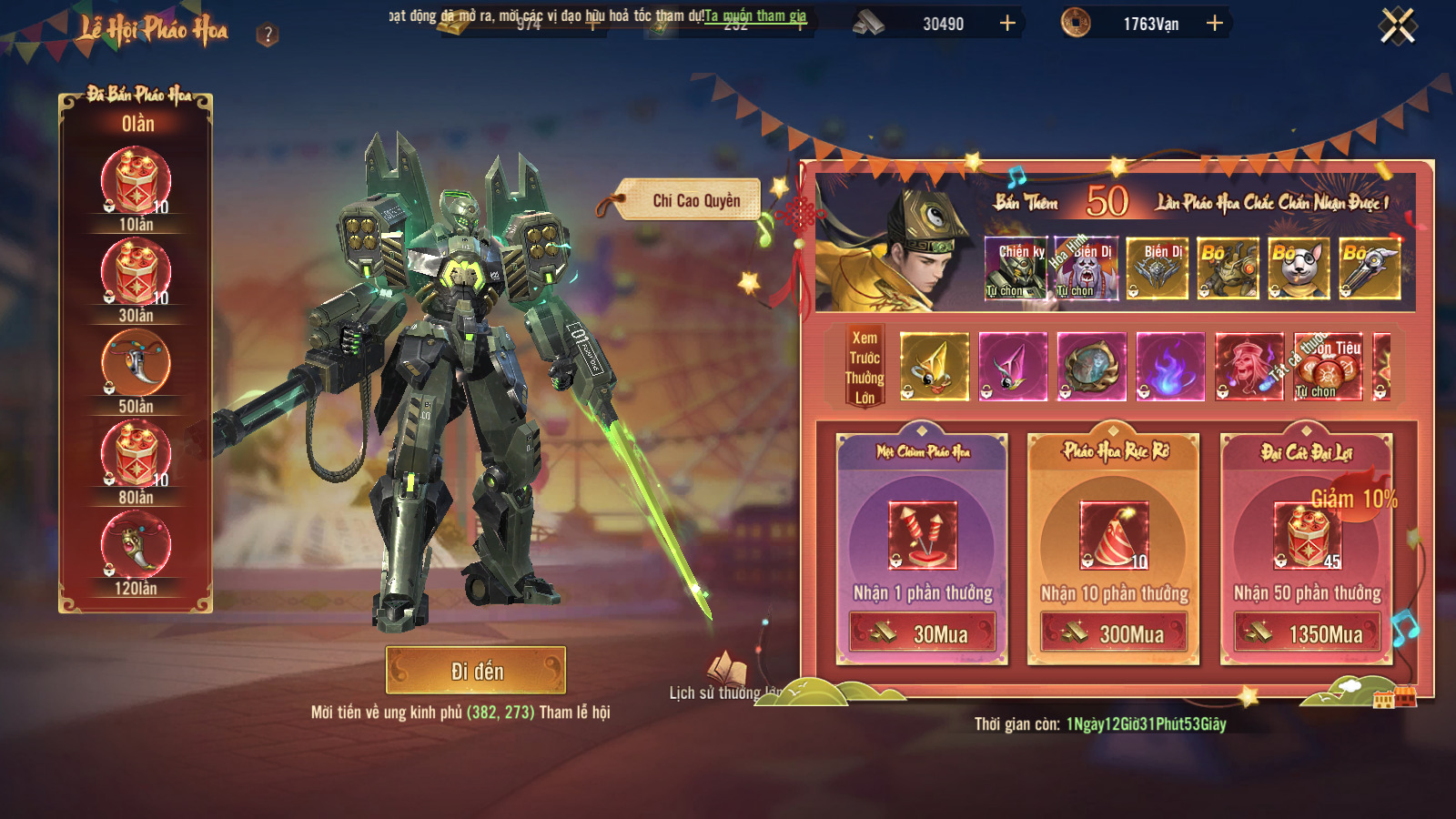Click the Đi đến button

pos(476,671)
